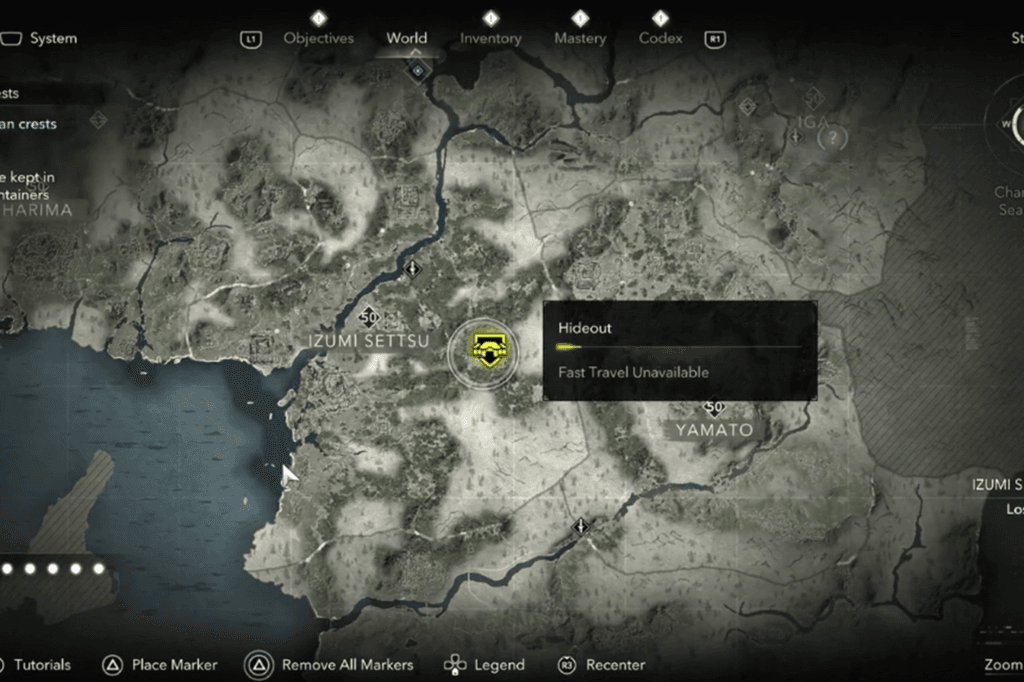Open the Codex tab

660,38
